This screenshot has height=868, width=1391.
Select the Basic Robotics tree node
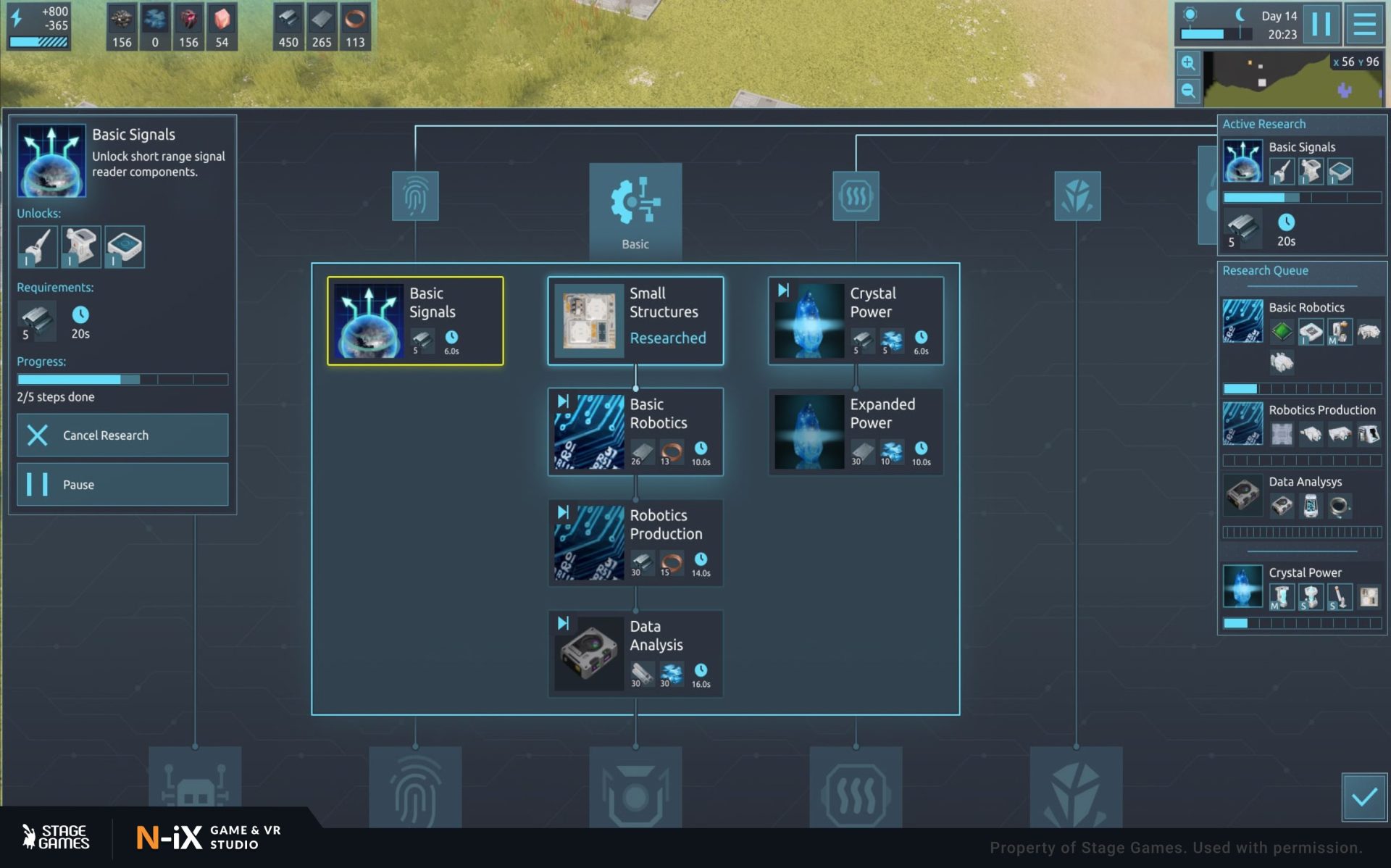pos(635,432)
